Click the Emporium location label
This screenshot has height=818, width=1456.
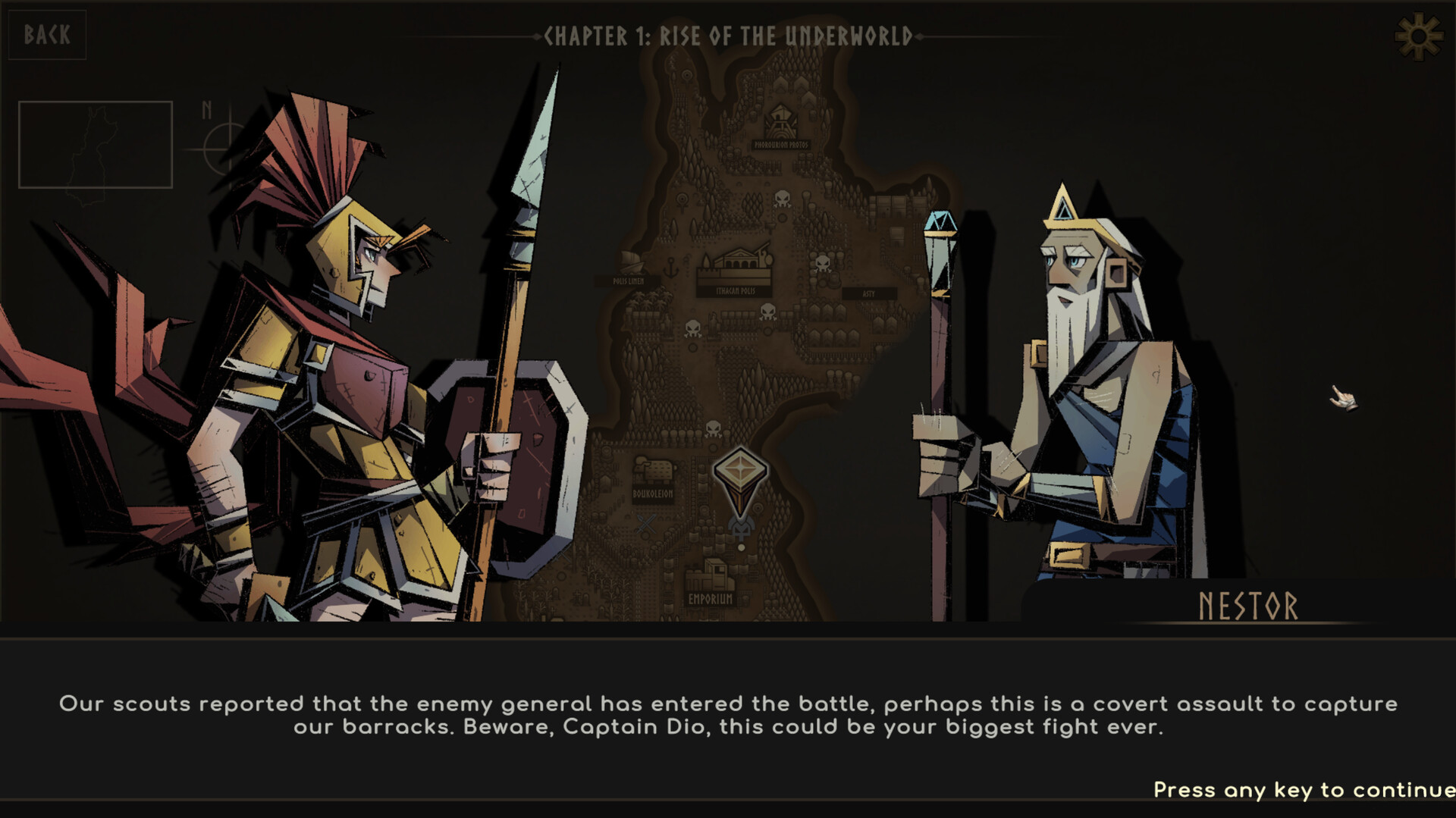coord(711,598)
